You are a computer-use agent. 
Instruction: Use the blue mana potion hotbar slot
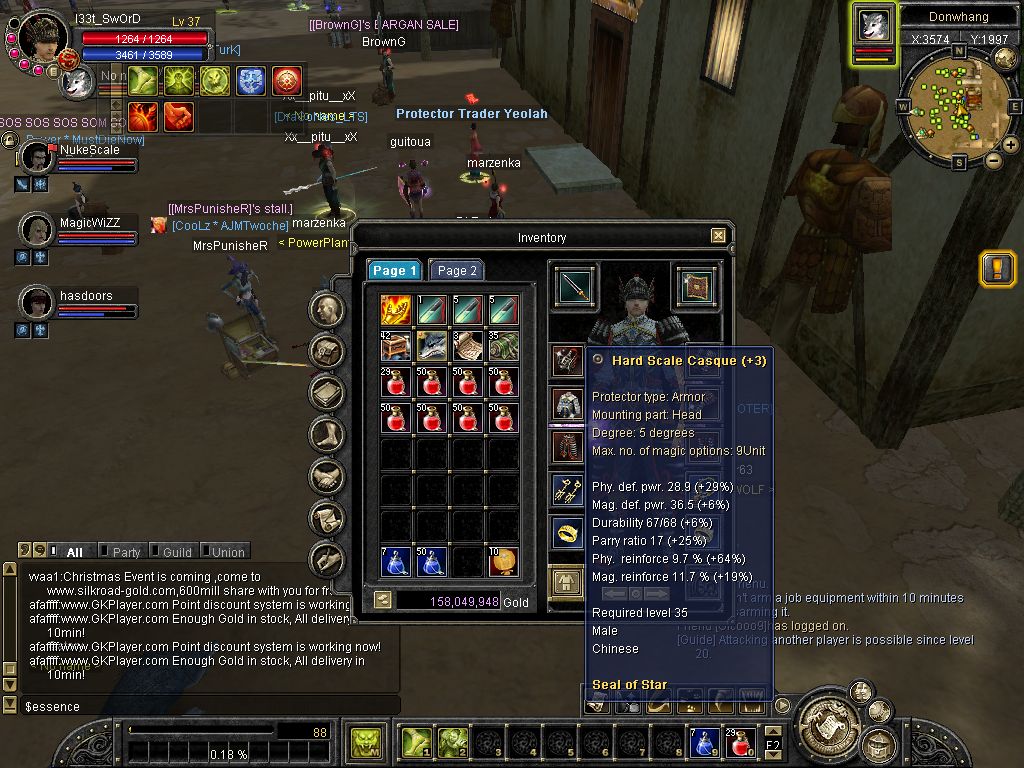click(704, 742)
